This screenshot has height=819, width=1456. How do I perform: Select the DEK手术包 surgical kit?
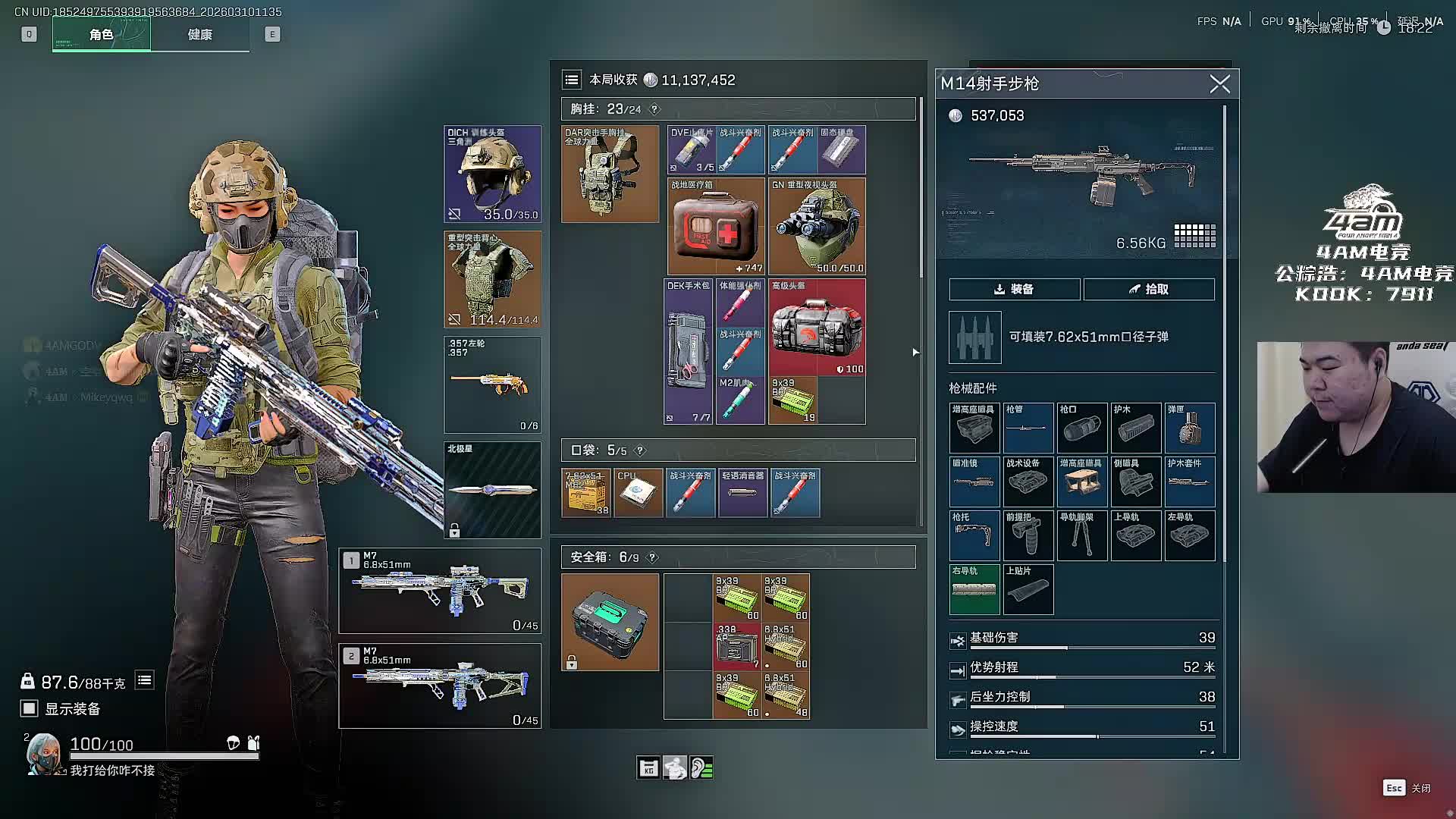point(689,352)
